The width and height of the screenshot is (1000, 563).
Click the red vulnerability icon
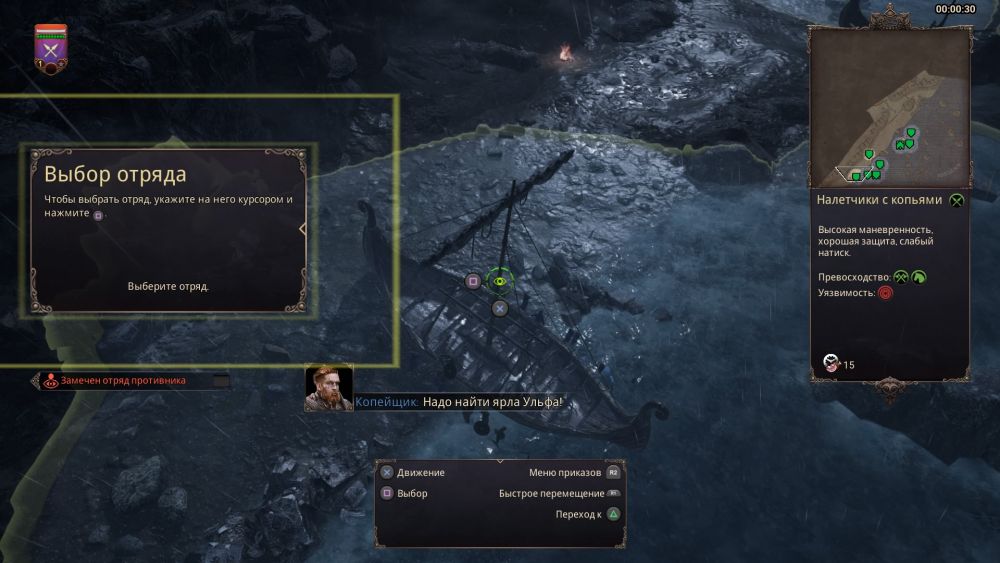pos(885,293)
